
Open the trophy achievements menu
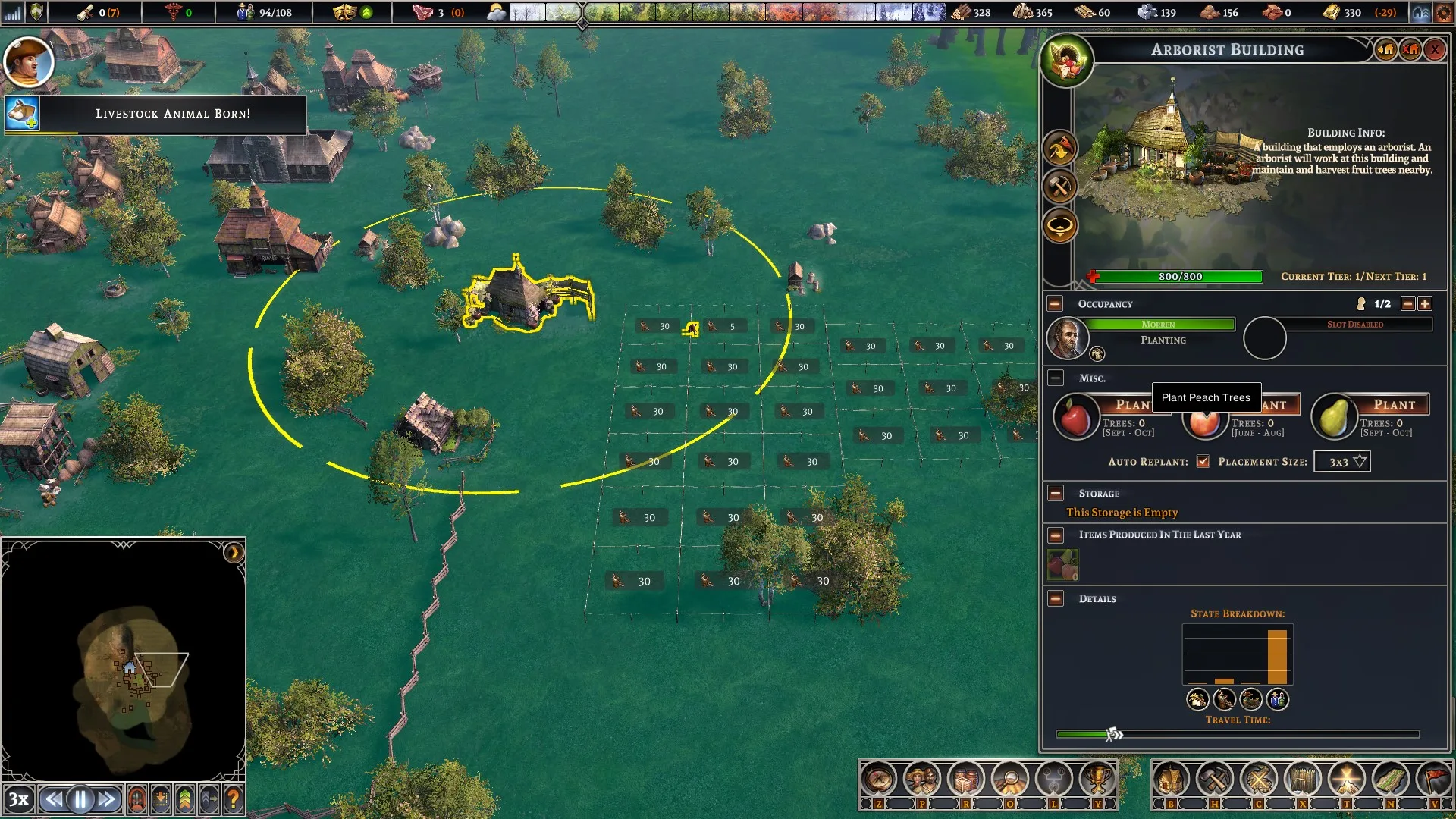point(1097,779)
